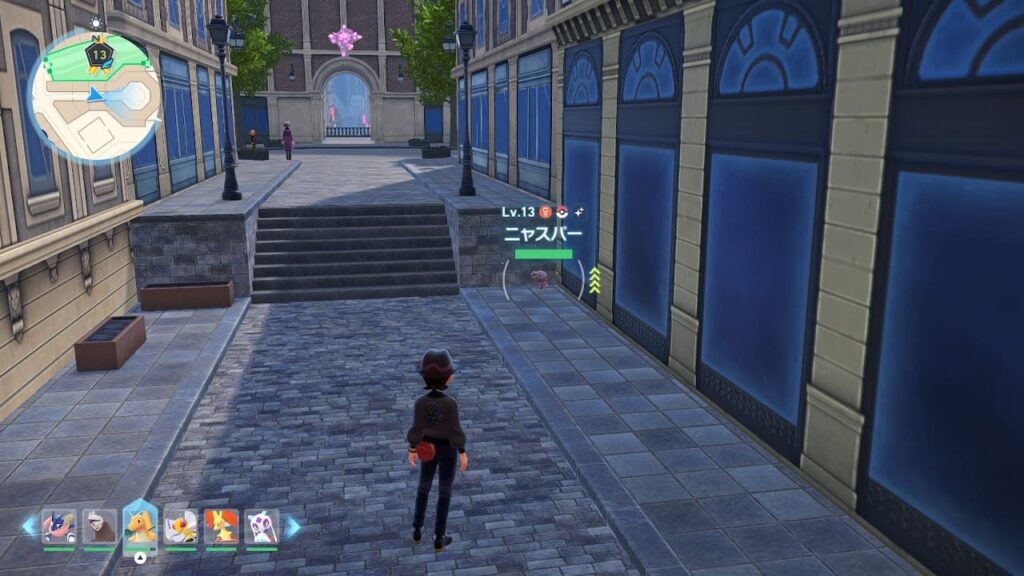Choose the white and purple Pokémon slot
The width and height of the screenshot is (1024, 576).
[261, 526]
